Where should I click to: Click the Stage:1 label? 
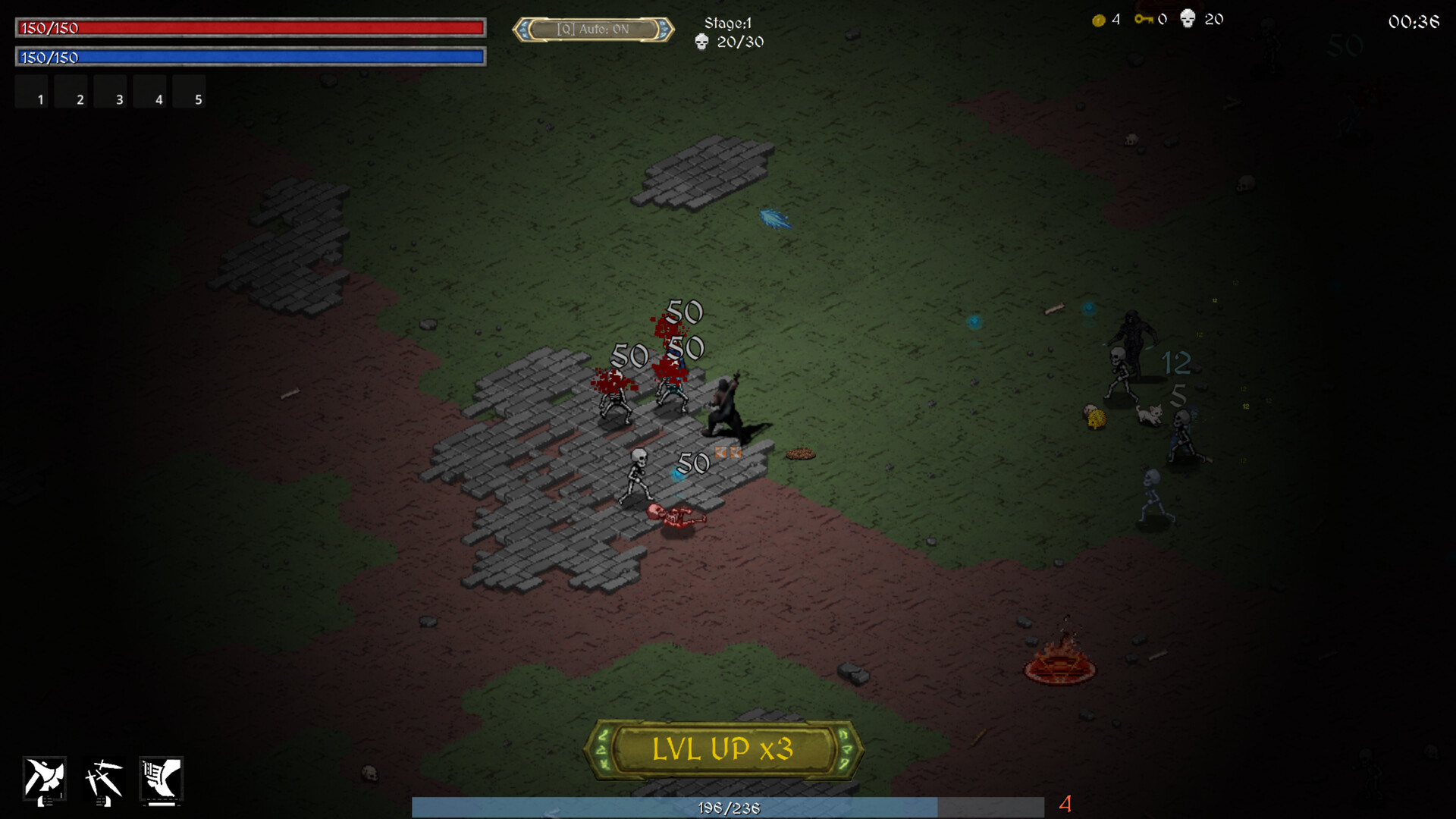coord(727,24)
